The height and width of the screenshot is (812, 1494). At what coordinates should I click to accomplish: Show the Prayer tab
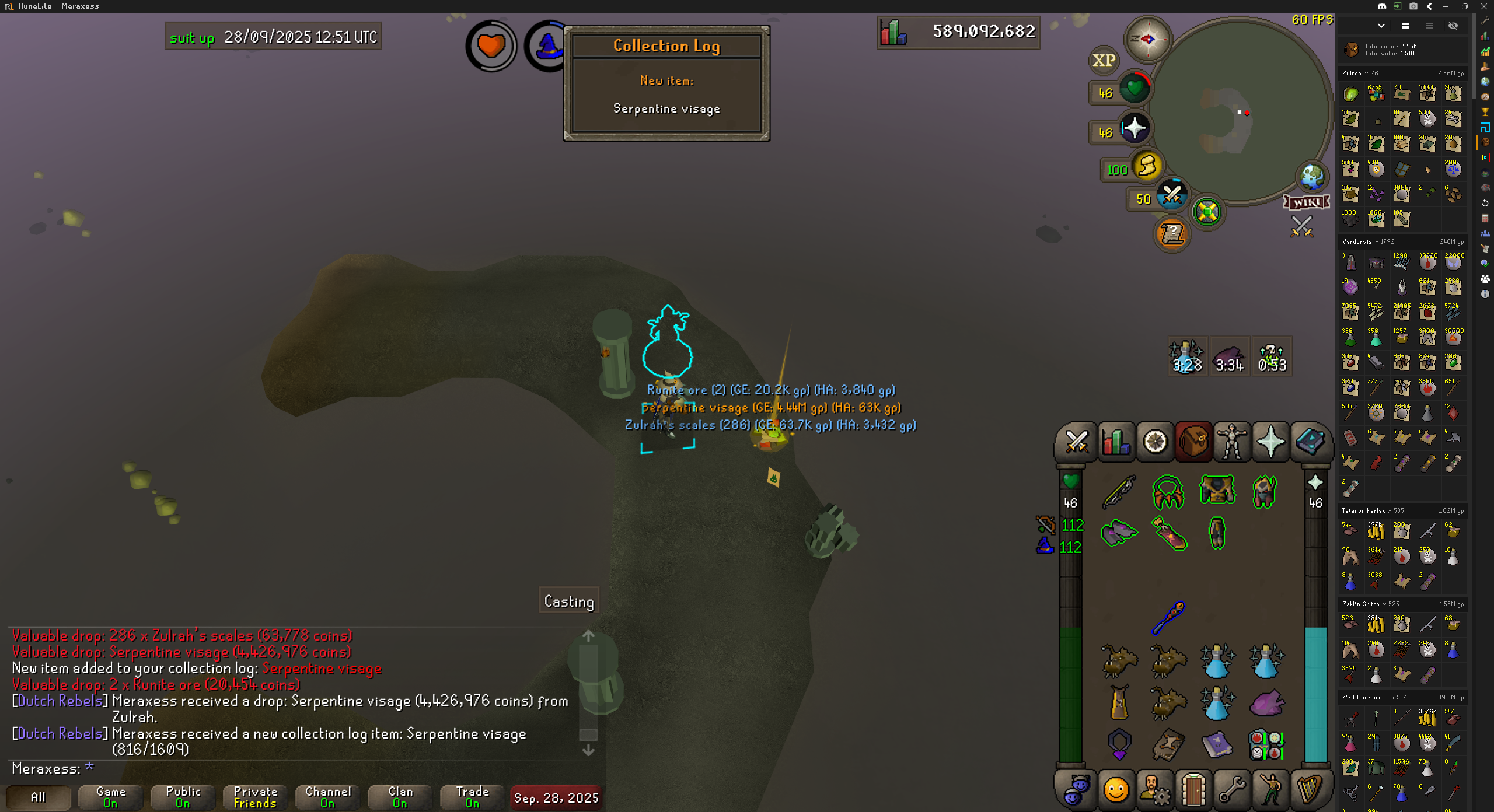[x=1270, y=442]
